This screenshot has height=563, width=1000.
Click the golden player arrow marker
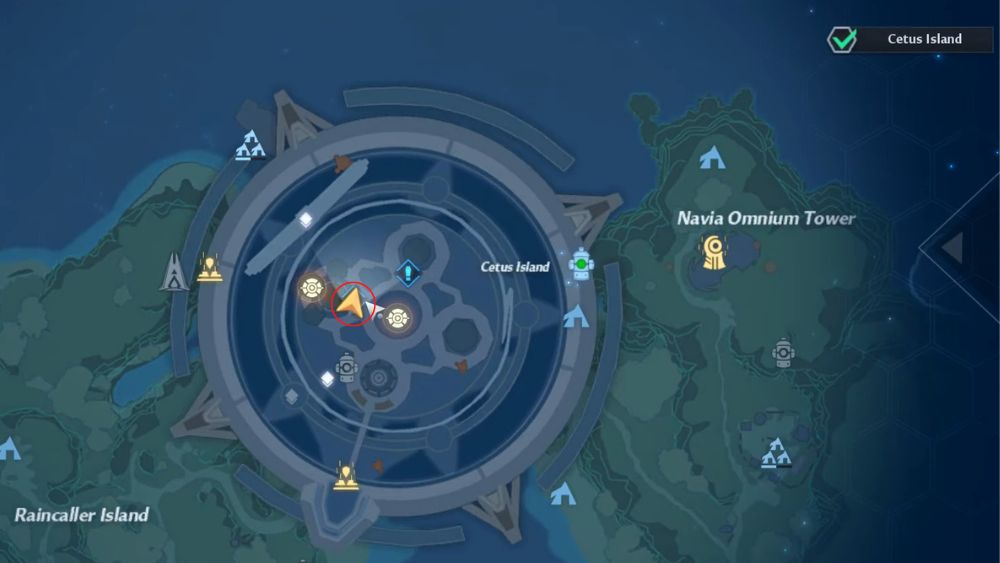point(350,302)
